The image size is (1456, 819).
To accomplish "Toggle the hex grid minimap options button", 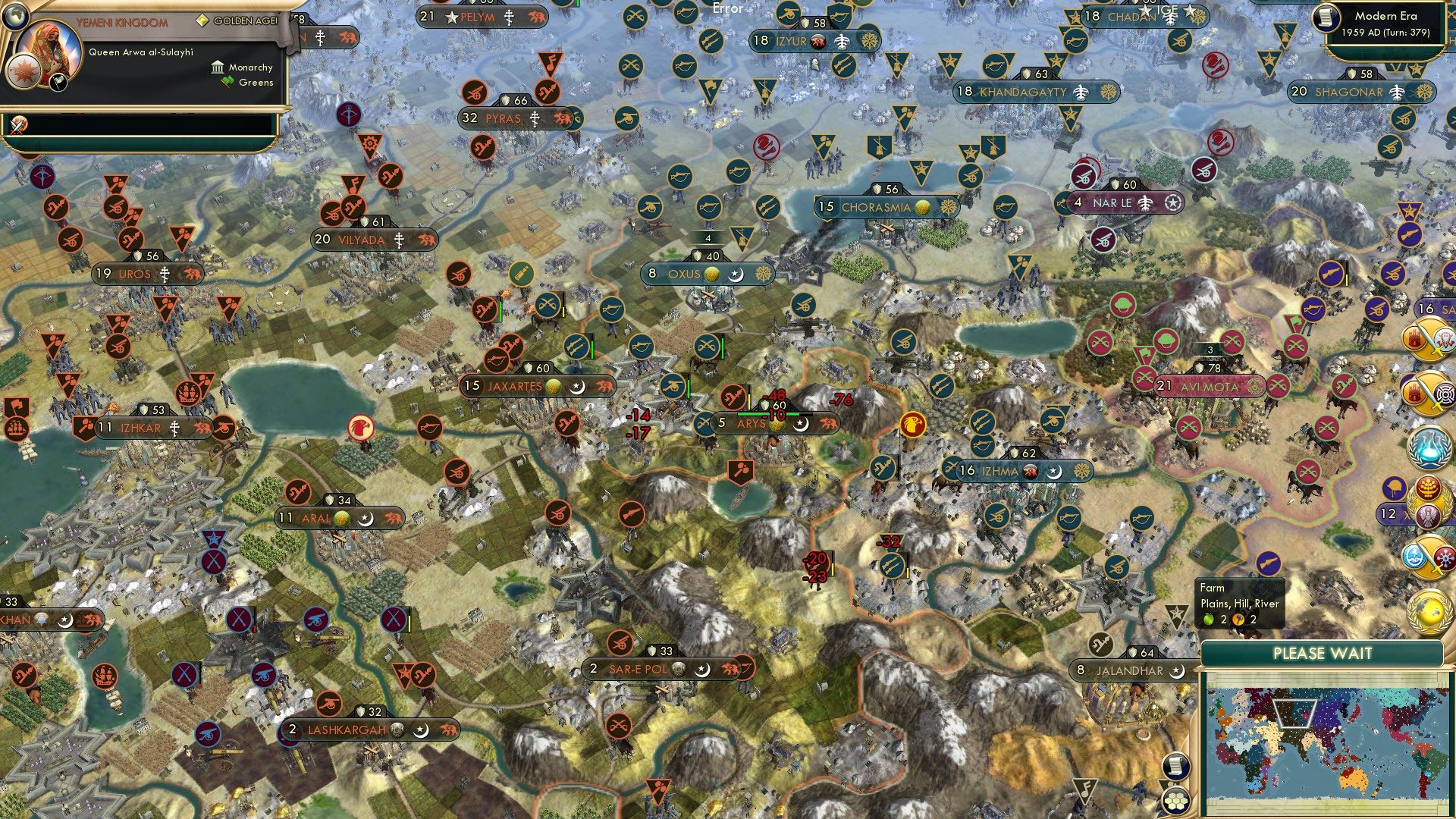I will tap(1175, 800).
